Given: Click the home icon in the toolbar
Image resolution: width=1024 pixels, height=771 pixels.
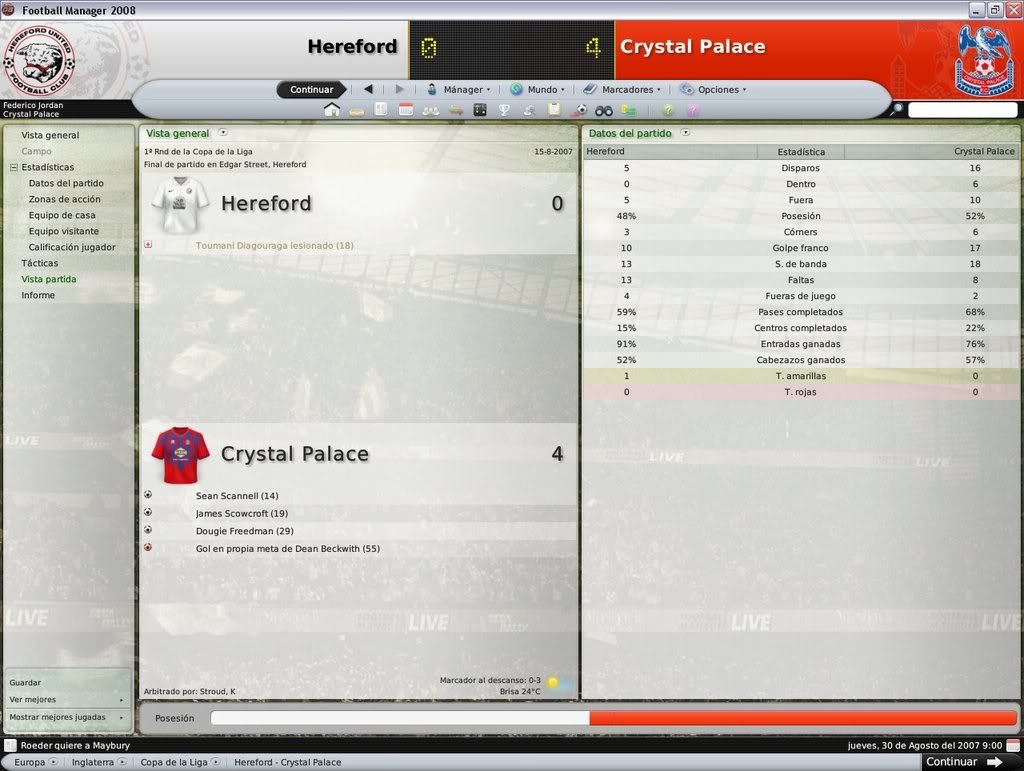Looking at the screenshot, I should [331, 110].
